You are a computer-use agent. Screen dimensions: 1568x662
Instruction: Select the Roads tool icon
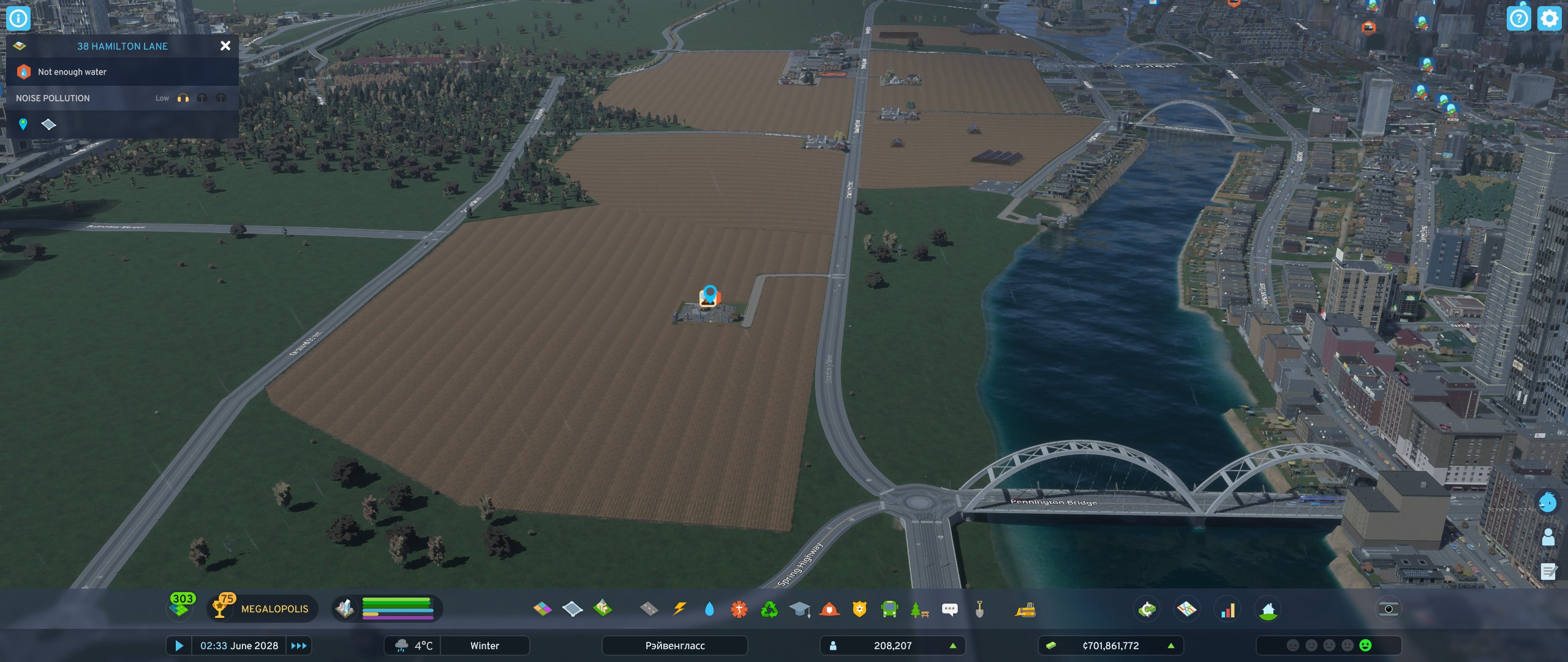point(648,610)
